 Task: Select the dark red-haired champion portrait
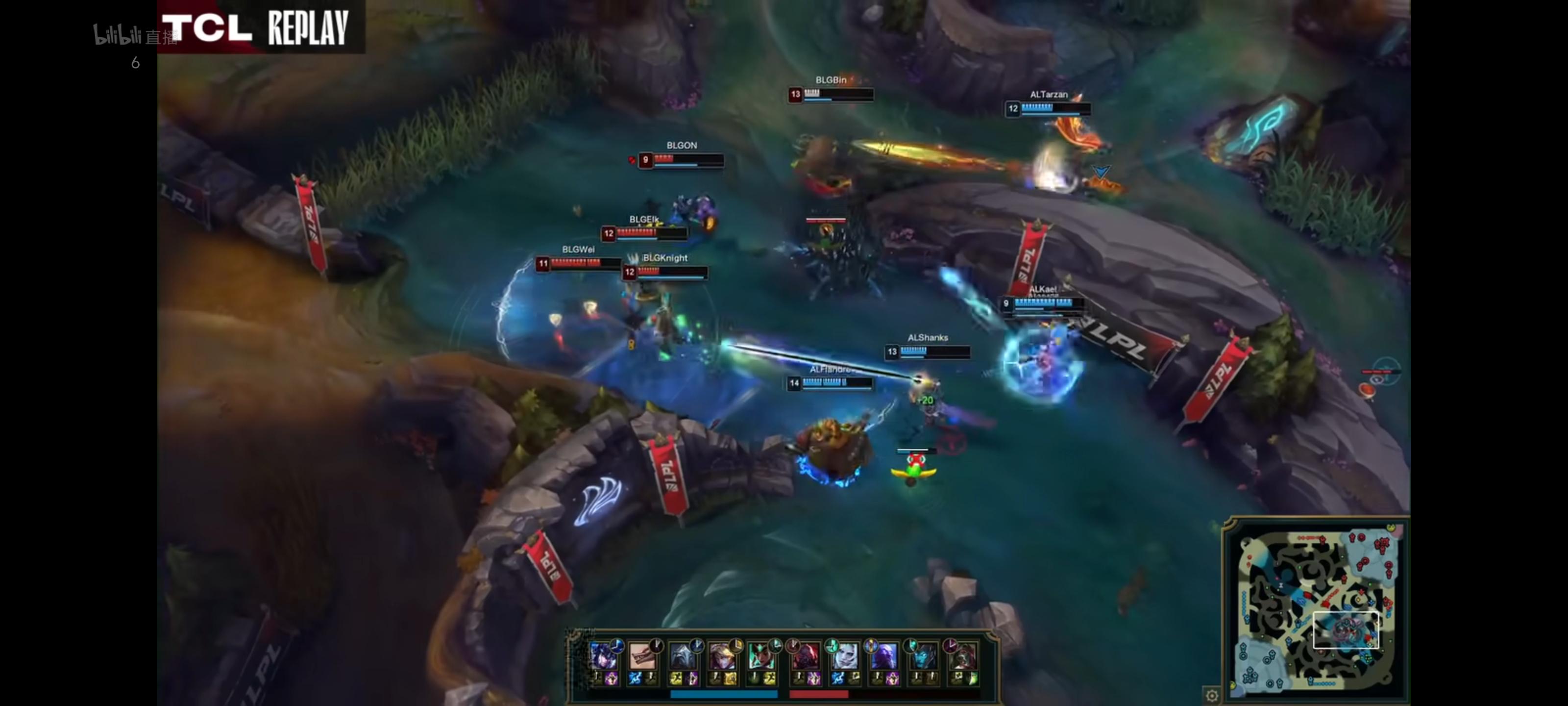(x=963, y=656)
